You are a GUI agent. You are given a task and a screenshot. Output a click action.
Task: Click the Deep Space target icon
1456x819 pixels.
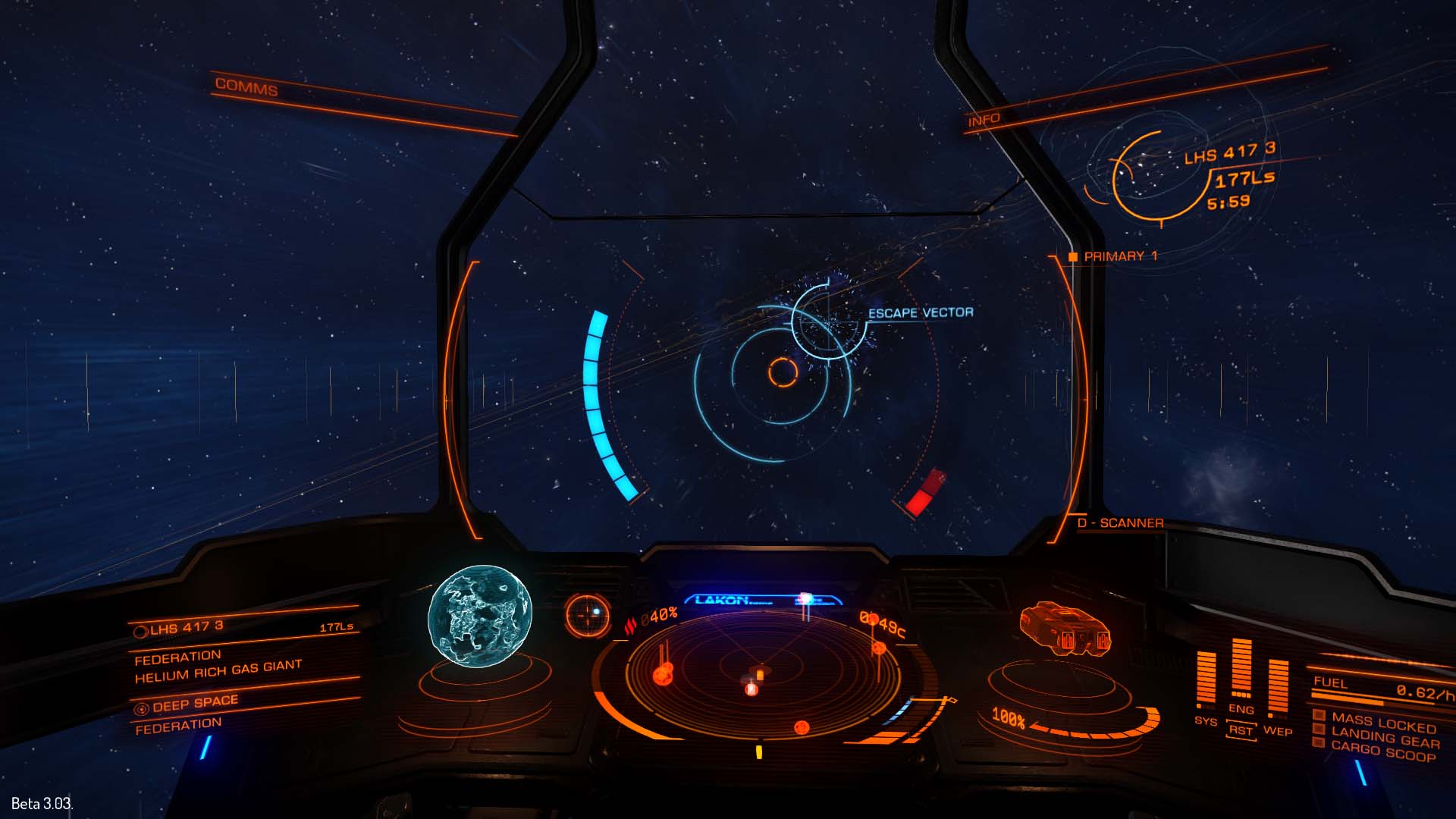pyautogui.click(x=142, y=709)
